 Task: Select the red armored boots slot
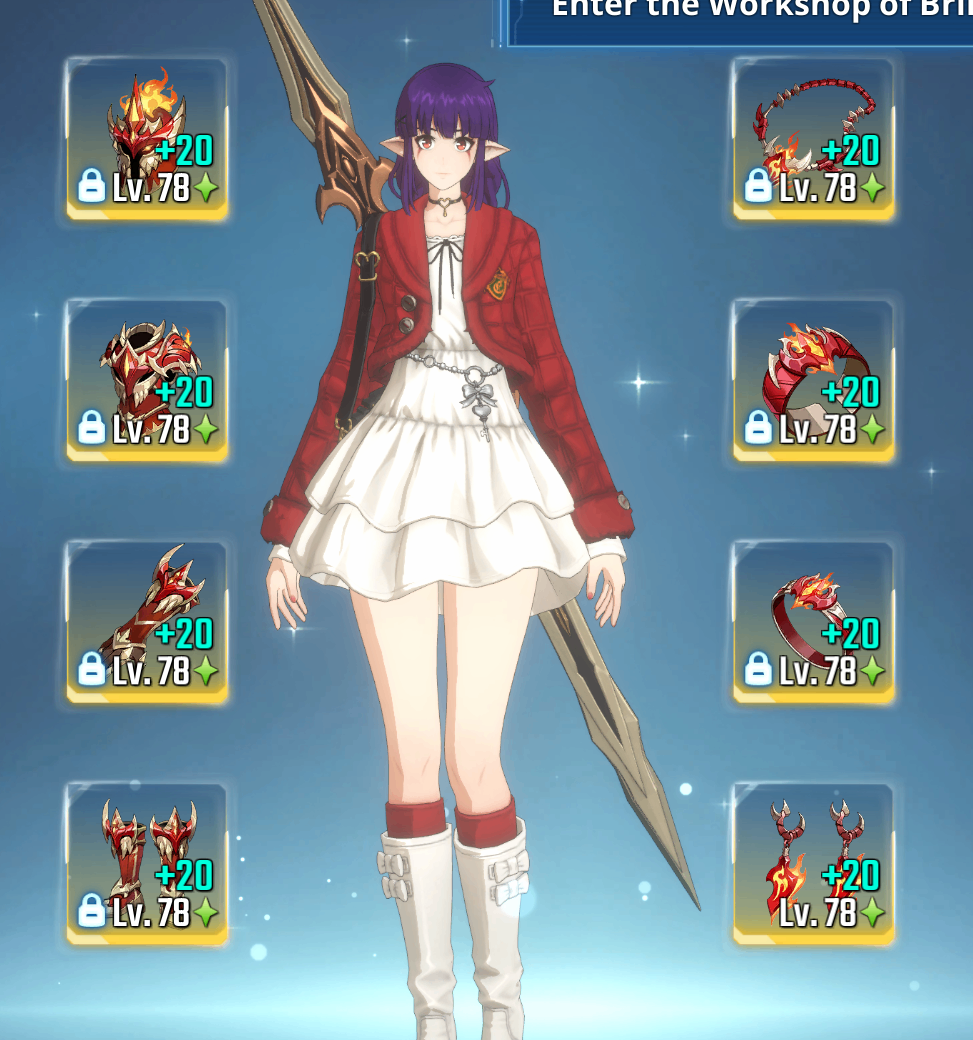point(147,864)
